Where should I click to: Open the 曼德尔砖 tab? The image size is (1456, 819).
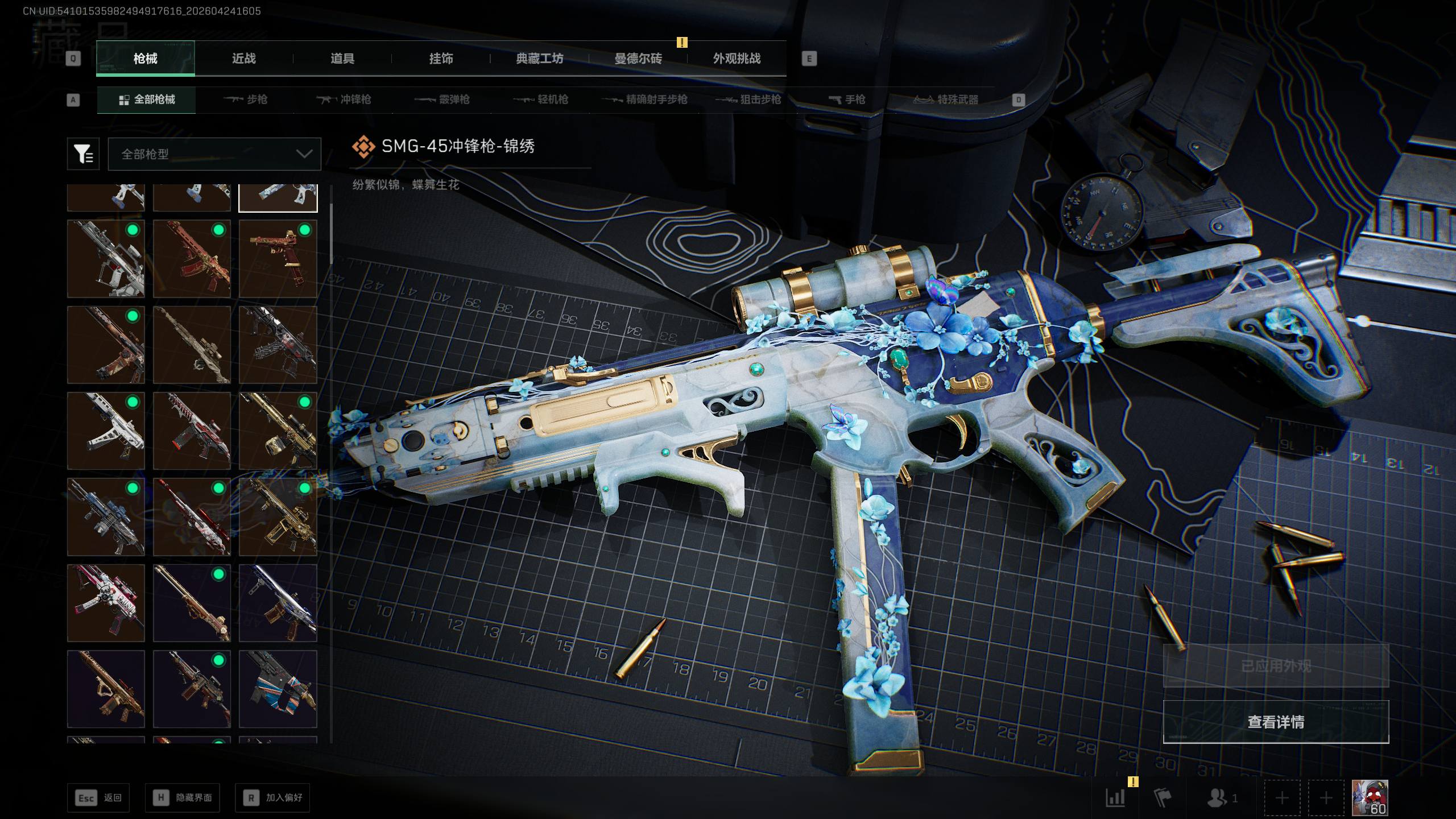(x=638, y=59)
